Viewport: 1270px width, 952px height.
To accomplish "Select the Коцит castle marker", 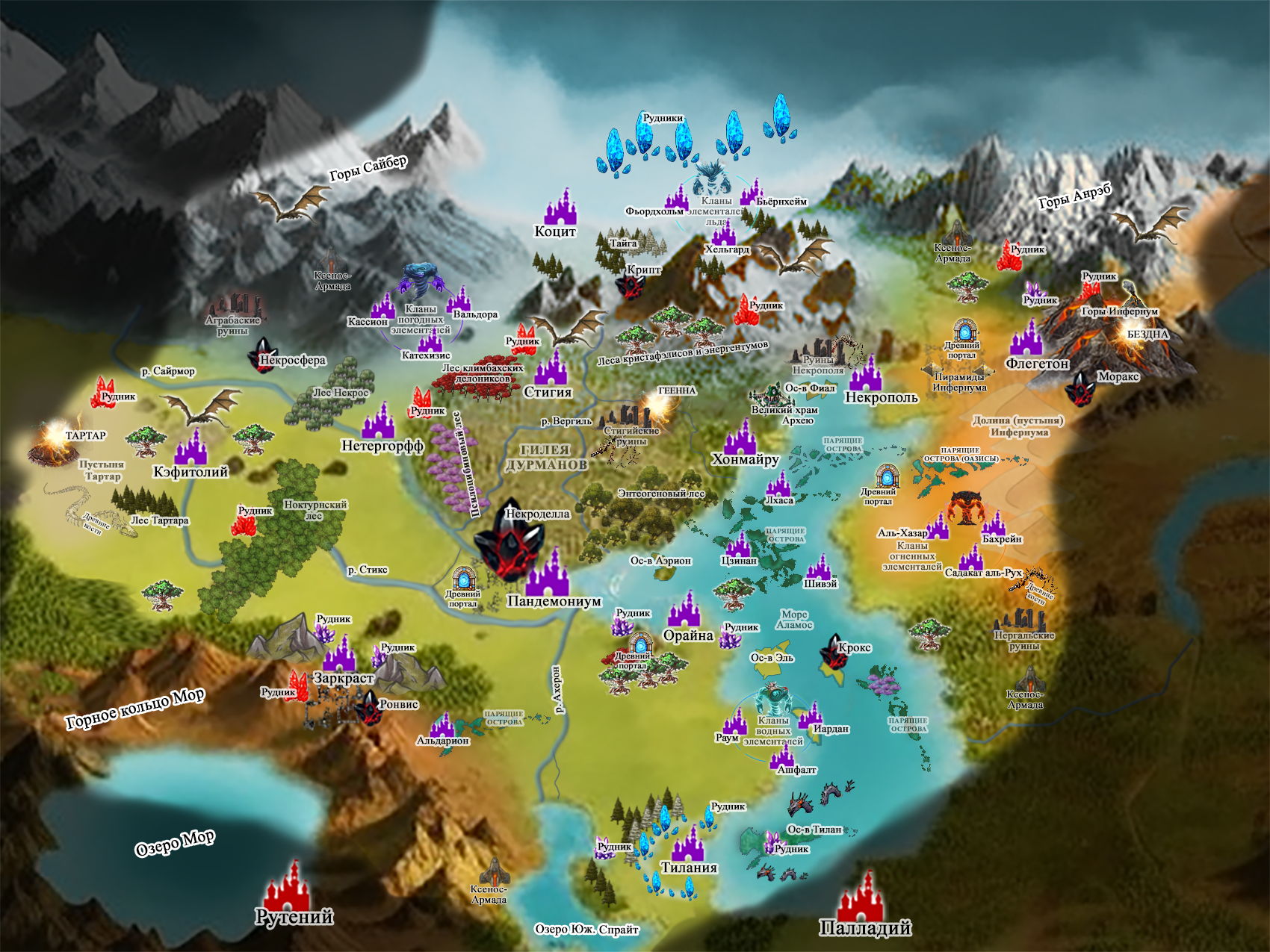I will (560, 207).
